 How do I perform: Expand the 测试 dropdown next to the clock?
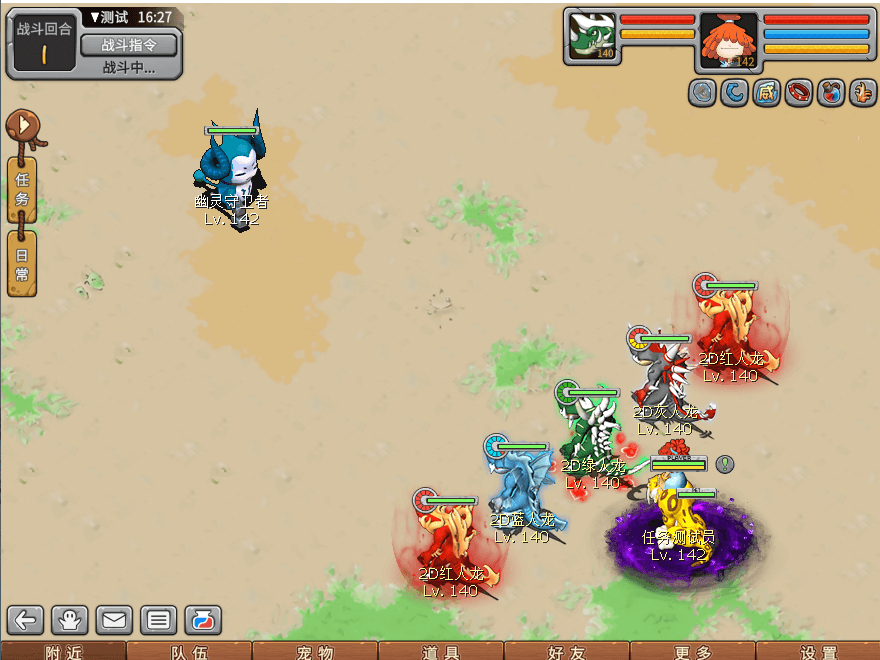point(96,18)
